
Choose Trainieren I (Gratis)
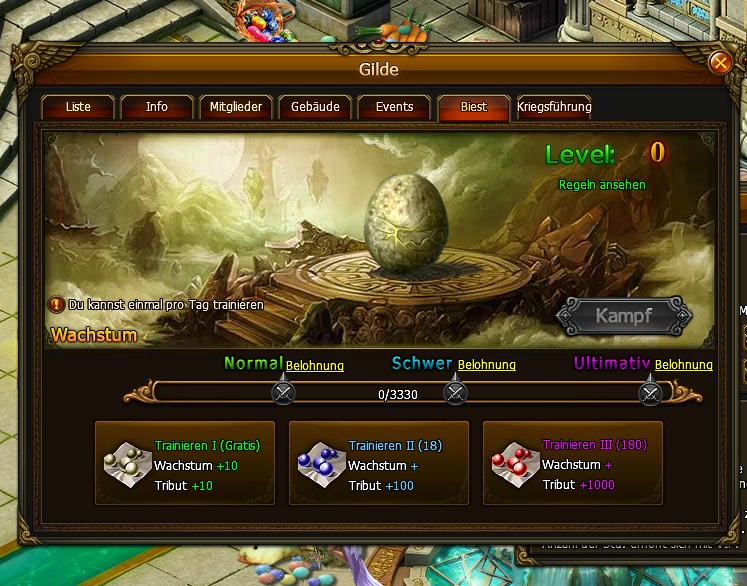pos(185,463)
